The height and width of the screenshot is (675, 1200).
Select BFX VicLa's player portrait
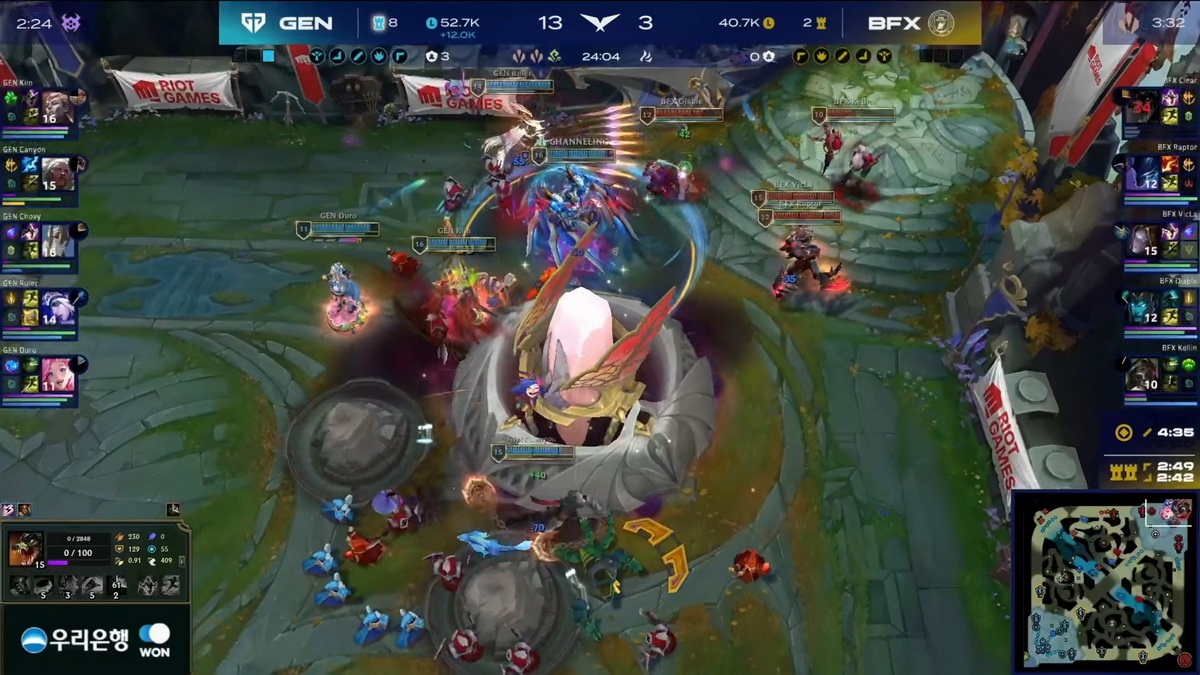click(x=1143, y=239)
